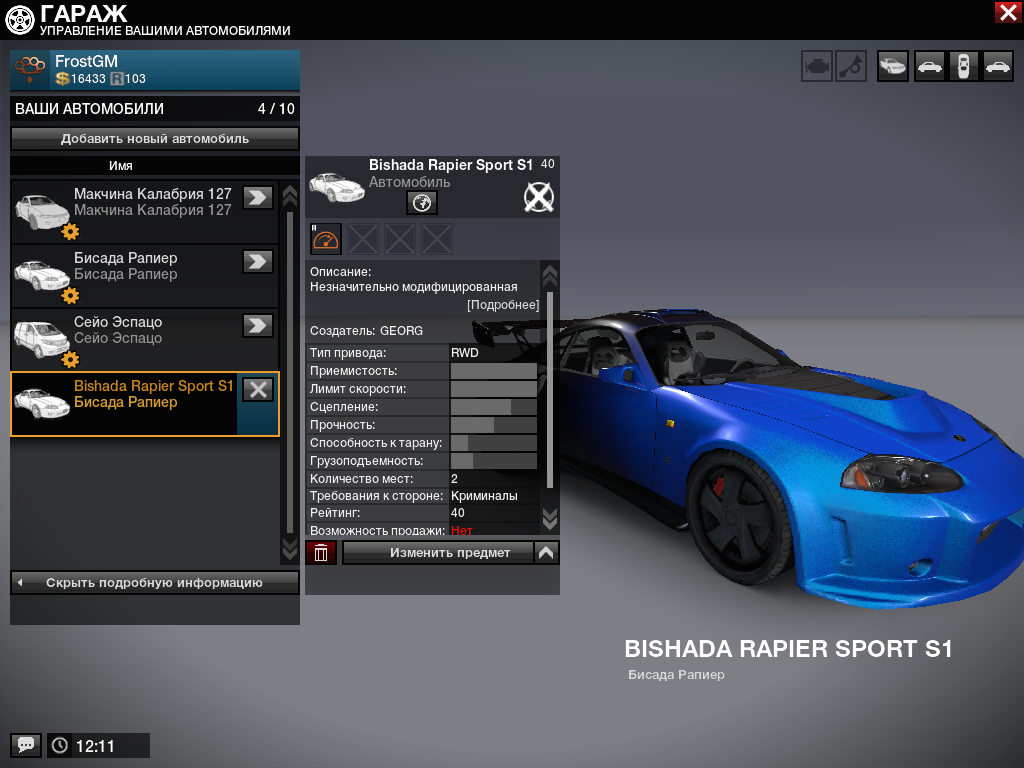Click the 'Имя' column header
Screen dimensions: 1024x768
click(121, 166)
